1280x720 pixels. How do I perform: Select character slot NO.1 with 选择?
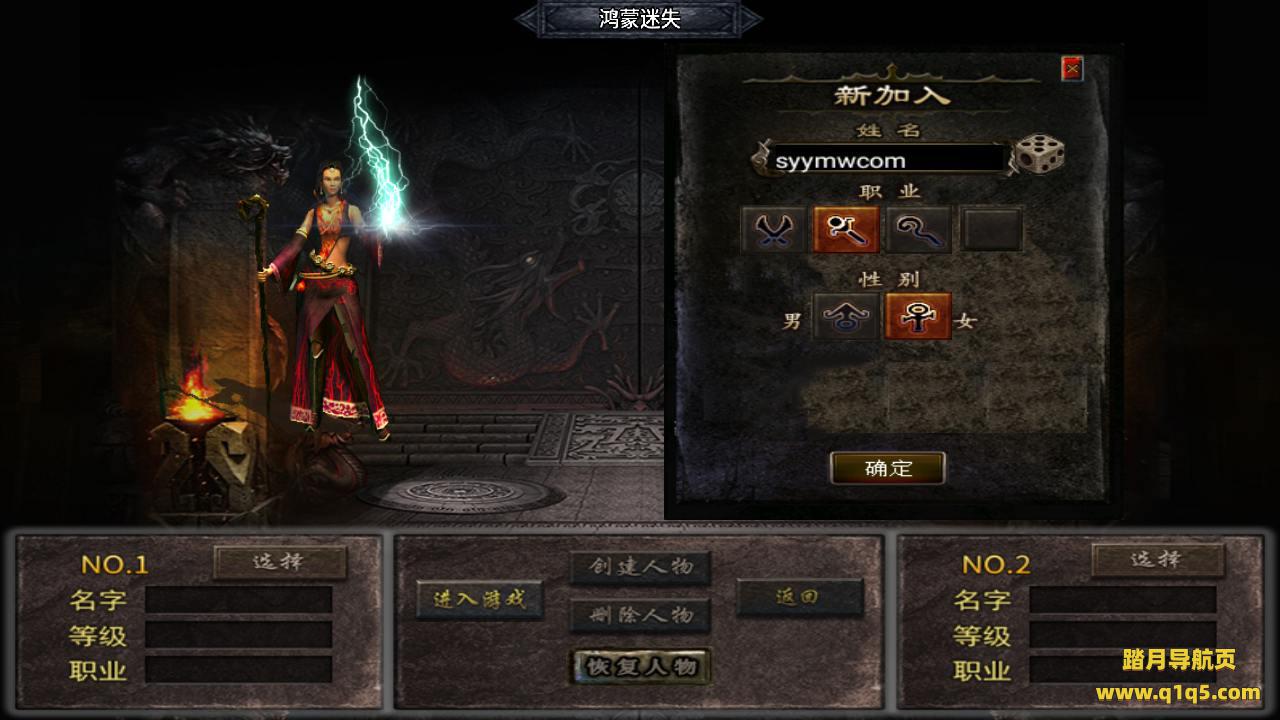(280, 562)
